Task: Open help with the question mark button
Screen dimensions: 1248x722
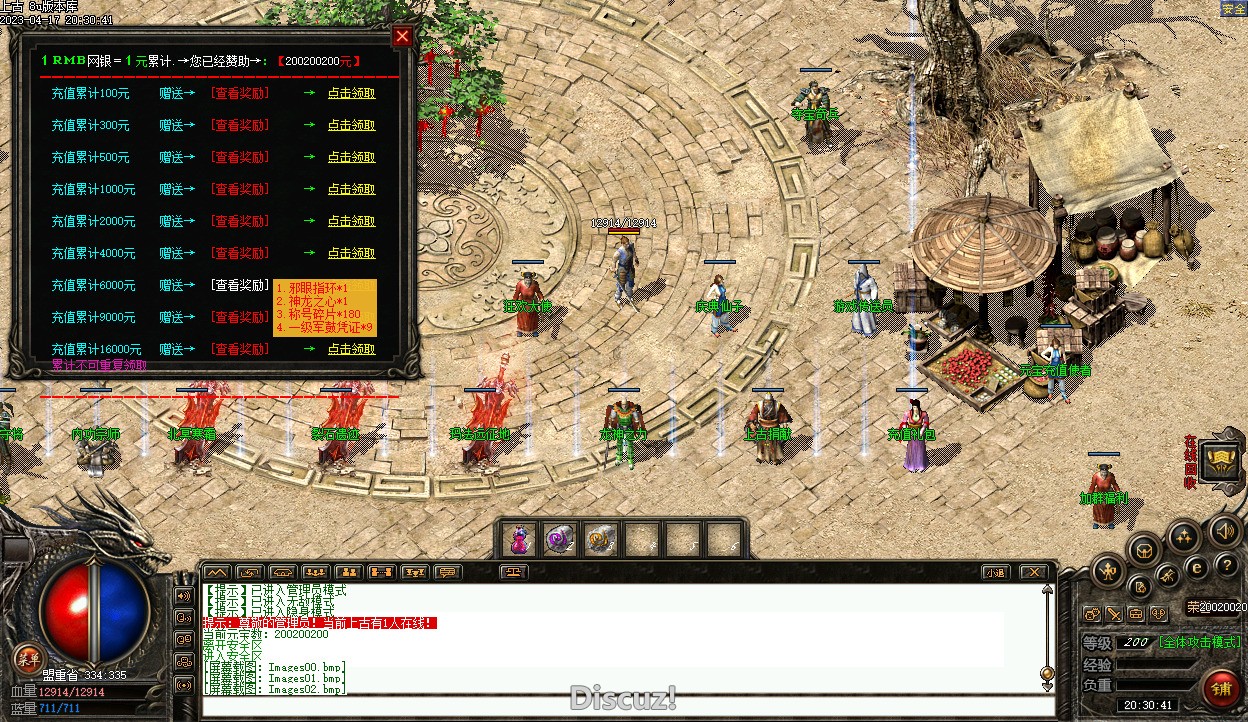Action: coord(1226,565)
